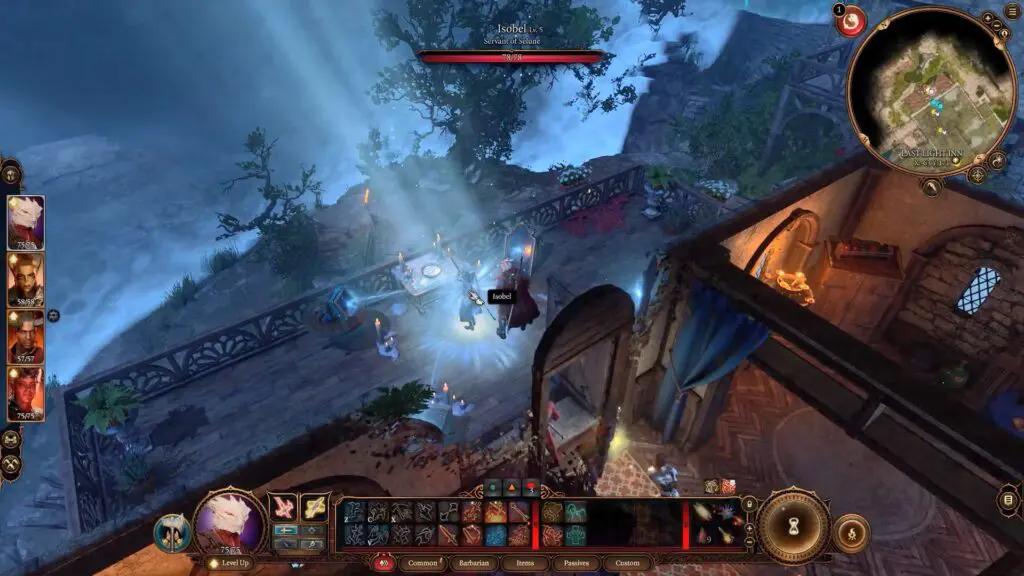Open the red notification icon beside minimap
This screenshot has height=576, width=1024.
pyautogui.click(x=851, y=22)
